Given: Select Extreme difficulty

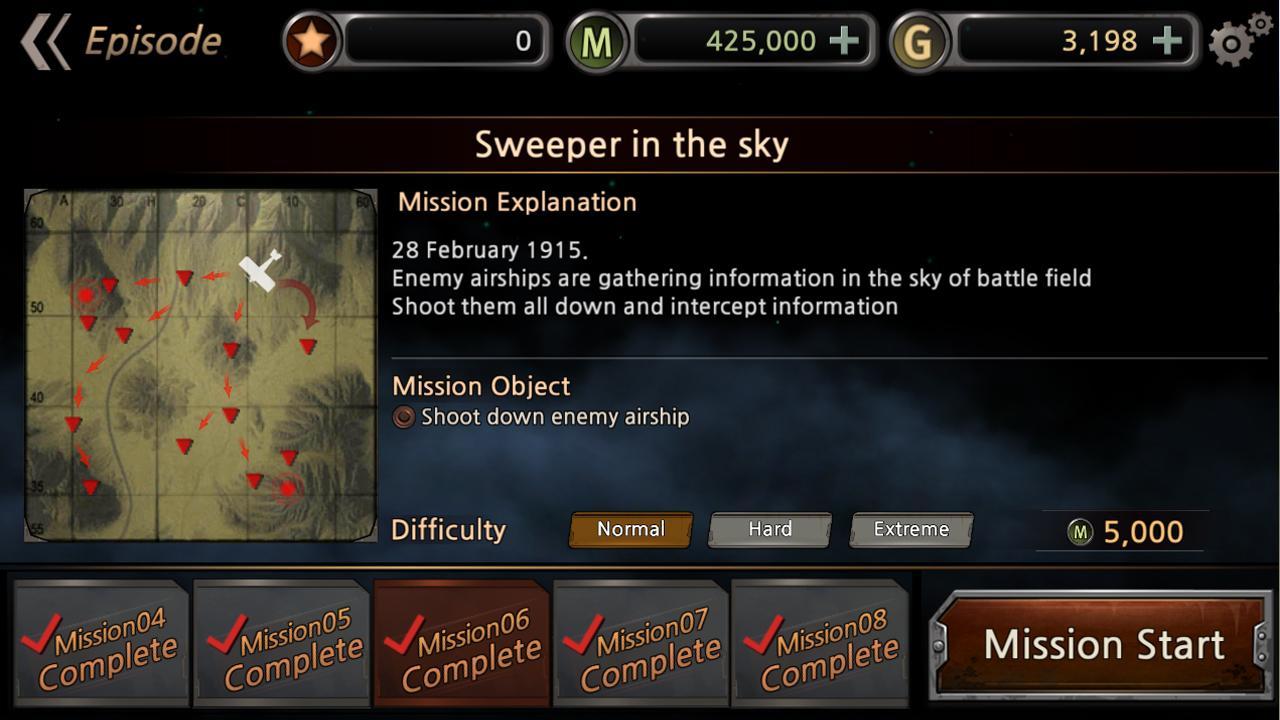Looking at the screenshot, I should pos(910,529).
